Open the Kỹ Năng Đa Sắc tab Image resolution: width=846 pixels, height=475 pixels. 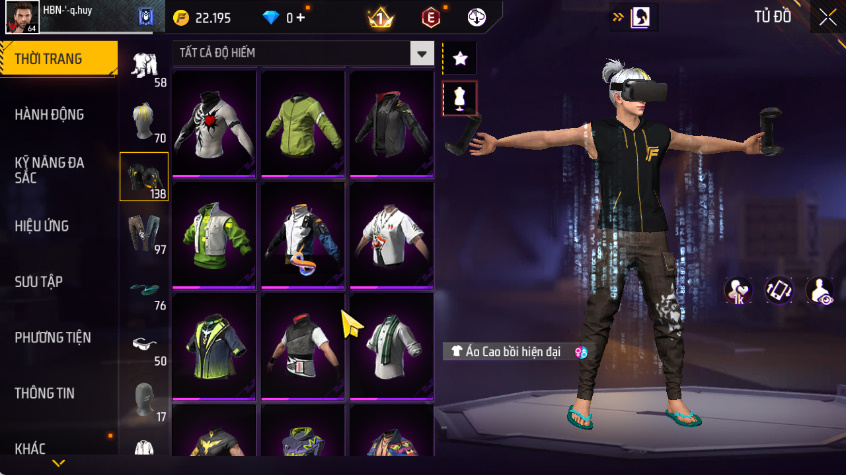49,168
